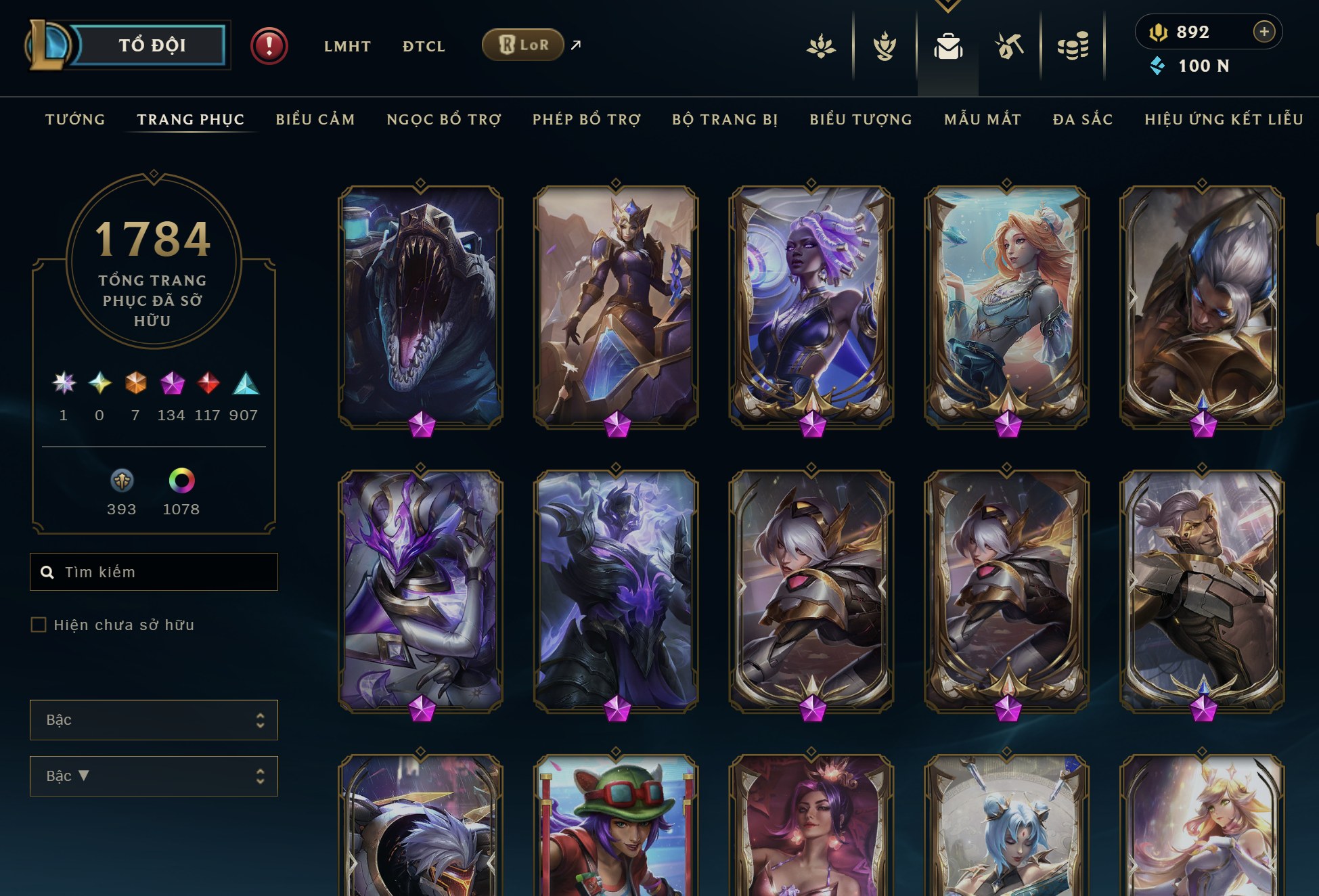This screenshot has height=896, width=1319.
Task: Click the trophy/clash icon in top navigation
Action: click(885, 45)
